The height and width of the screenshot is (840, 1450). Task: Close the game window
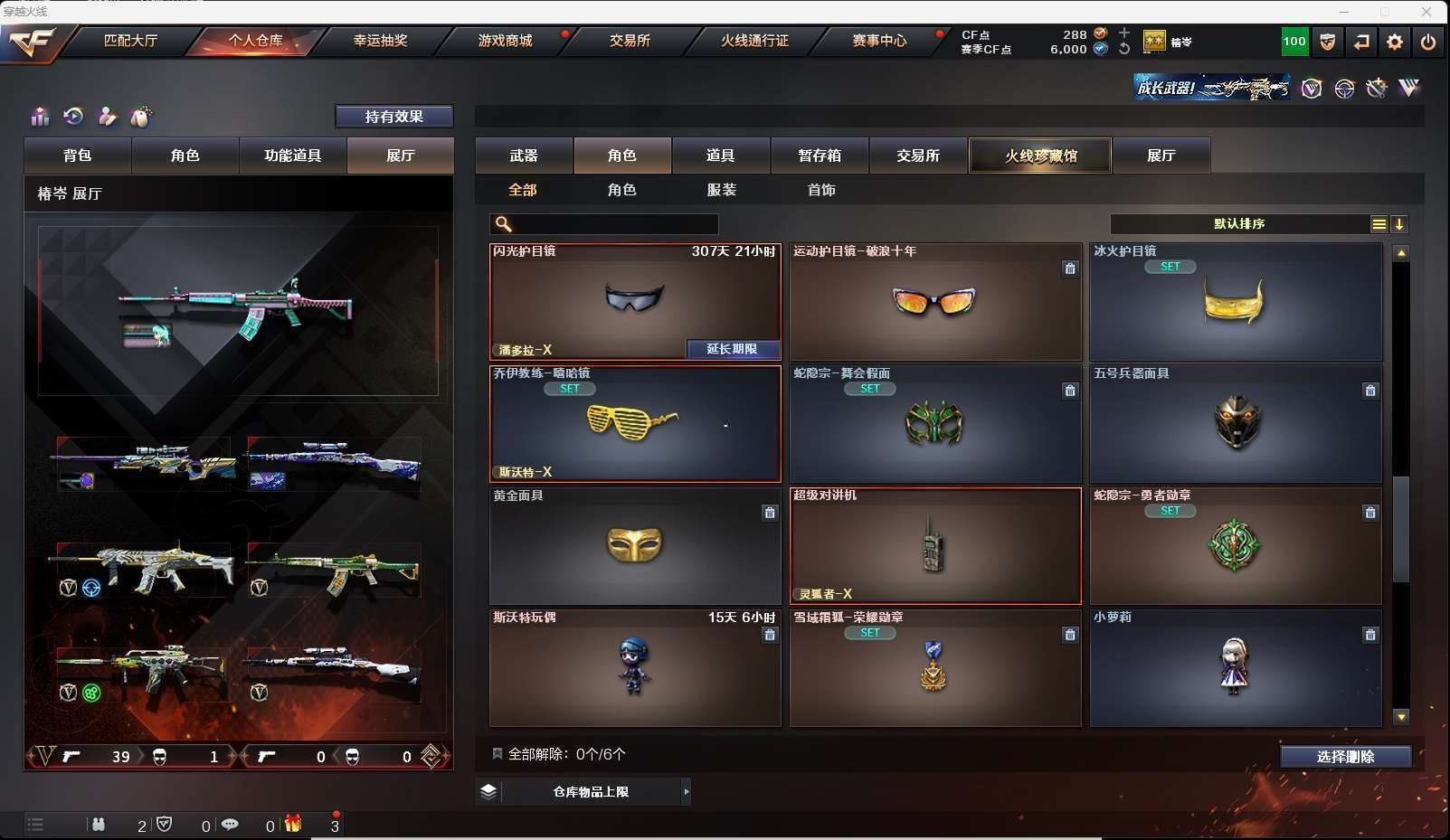1426,12
